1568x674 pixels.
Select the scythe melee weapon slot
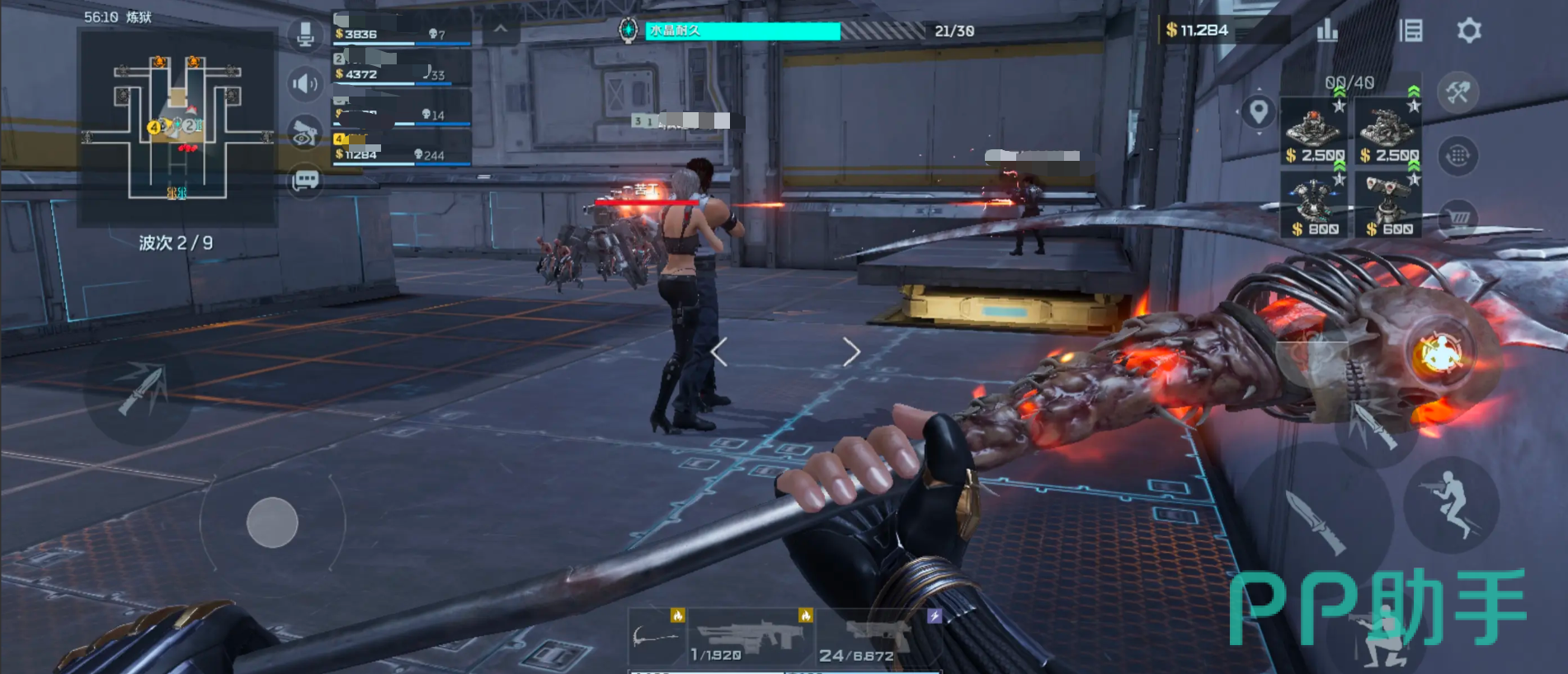[657, 637]
